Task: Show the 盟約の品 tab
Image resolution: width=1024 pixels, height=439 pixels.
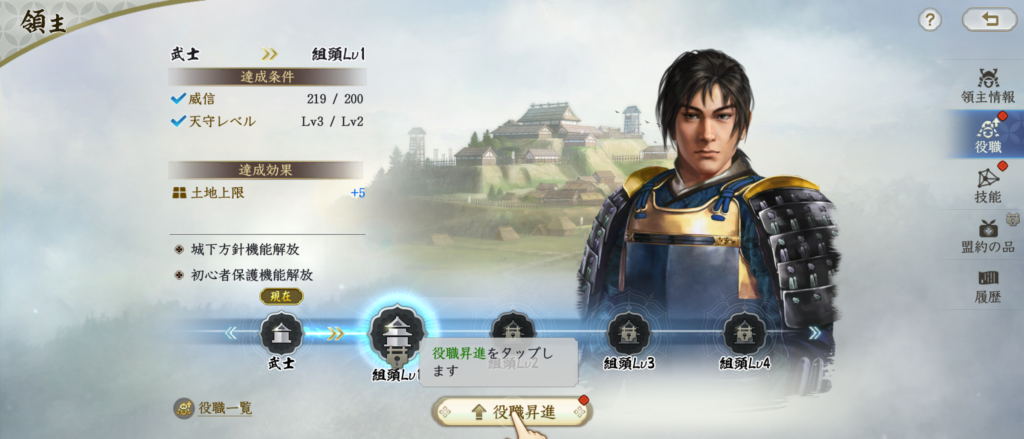Action: (x=988, y=236)
